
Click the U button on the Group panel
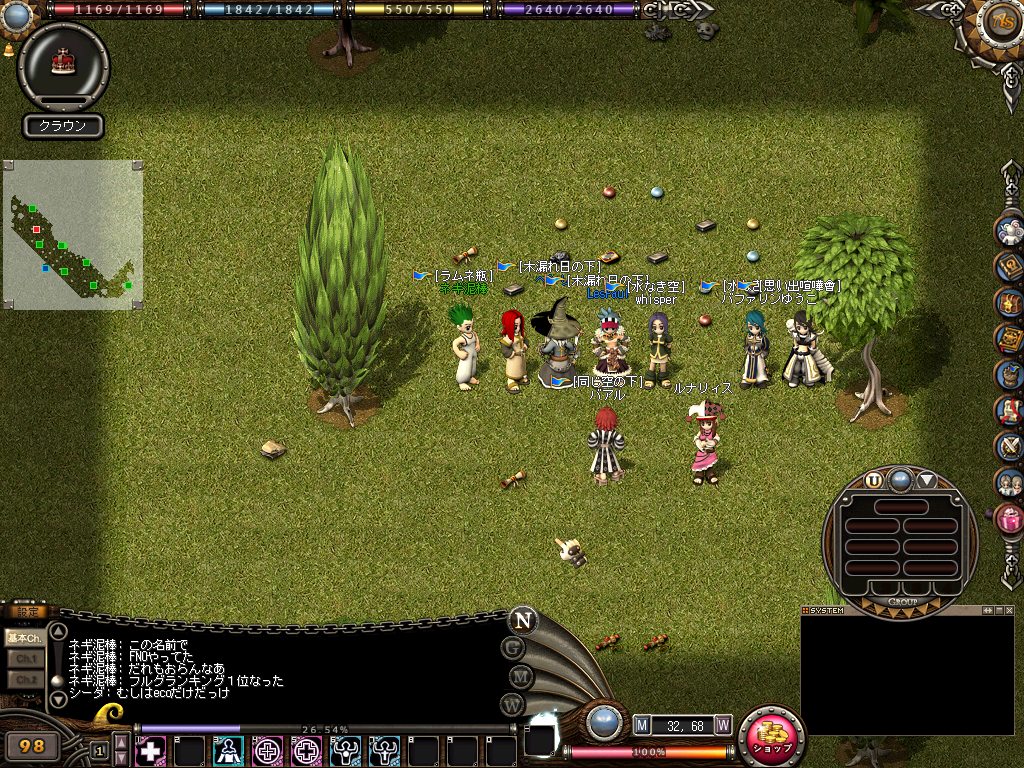[874, 480]
